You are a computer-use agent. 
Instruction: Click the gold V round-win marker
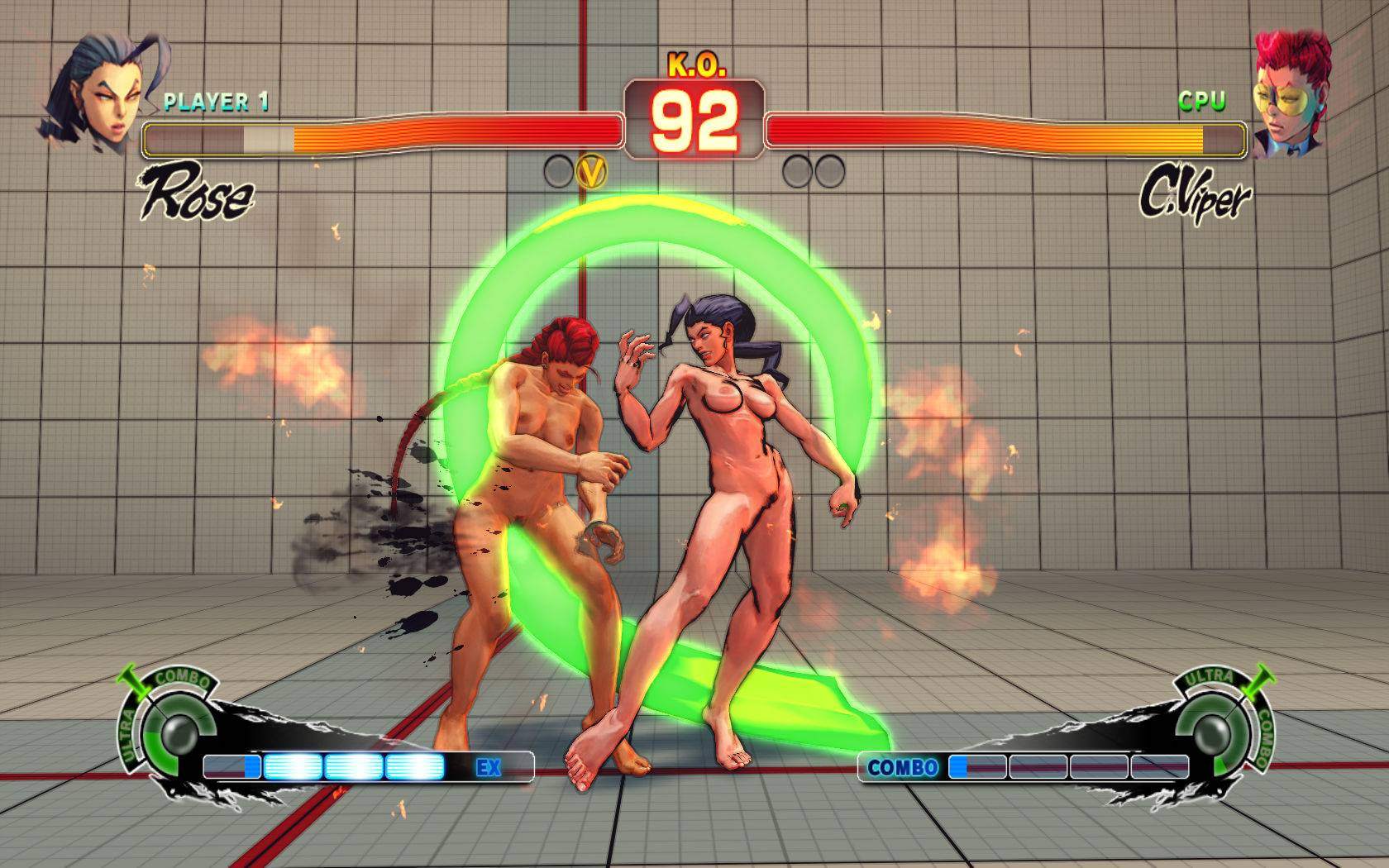(592, 171)
